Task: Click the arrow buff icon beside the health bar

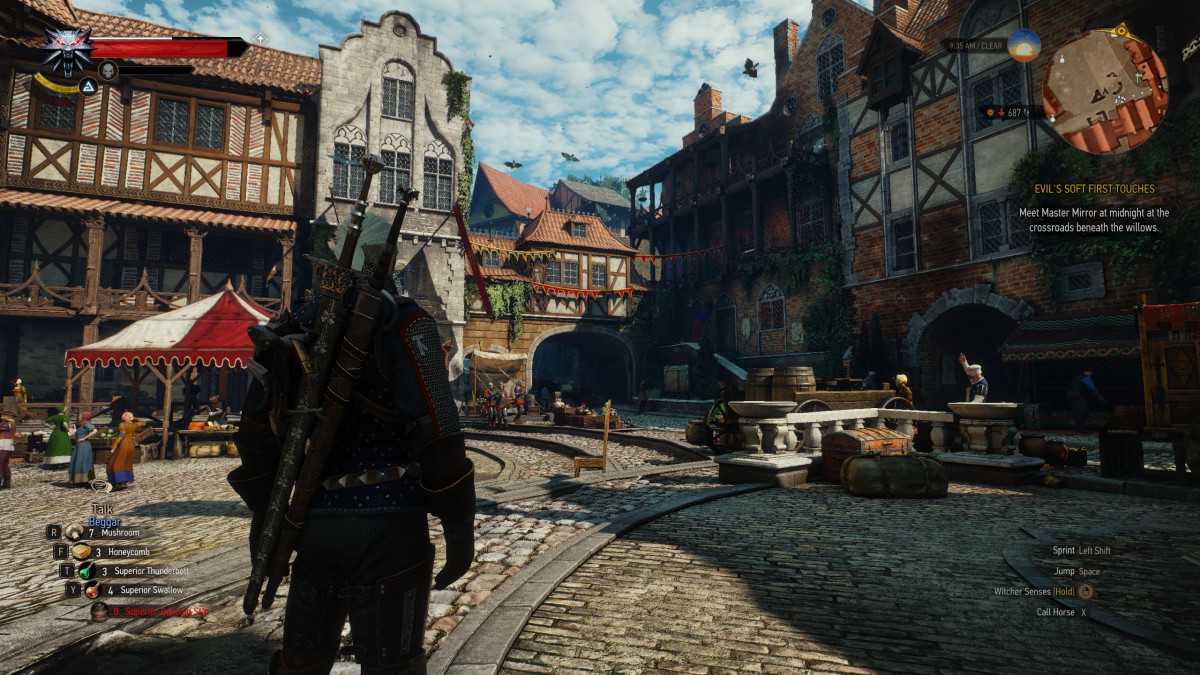Action: coord(260,38)
